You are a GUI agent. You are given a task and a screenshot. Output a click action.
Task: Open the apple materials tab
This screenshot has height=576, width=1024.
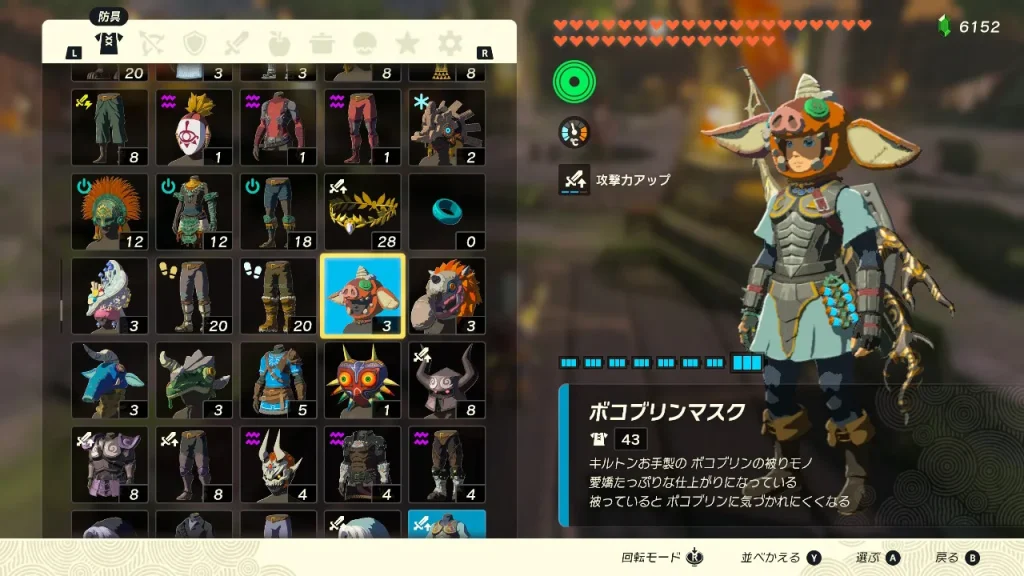click(280, 43)
